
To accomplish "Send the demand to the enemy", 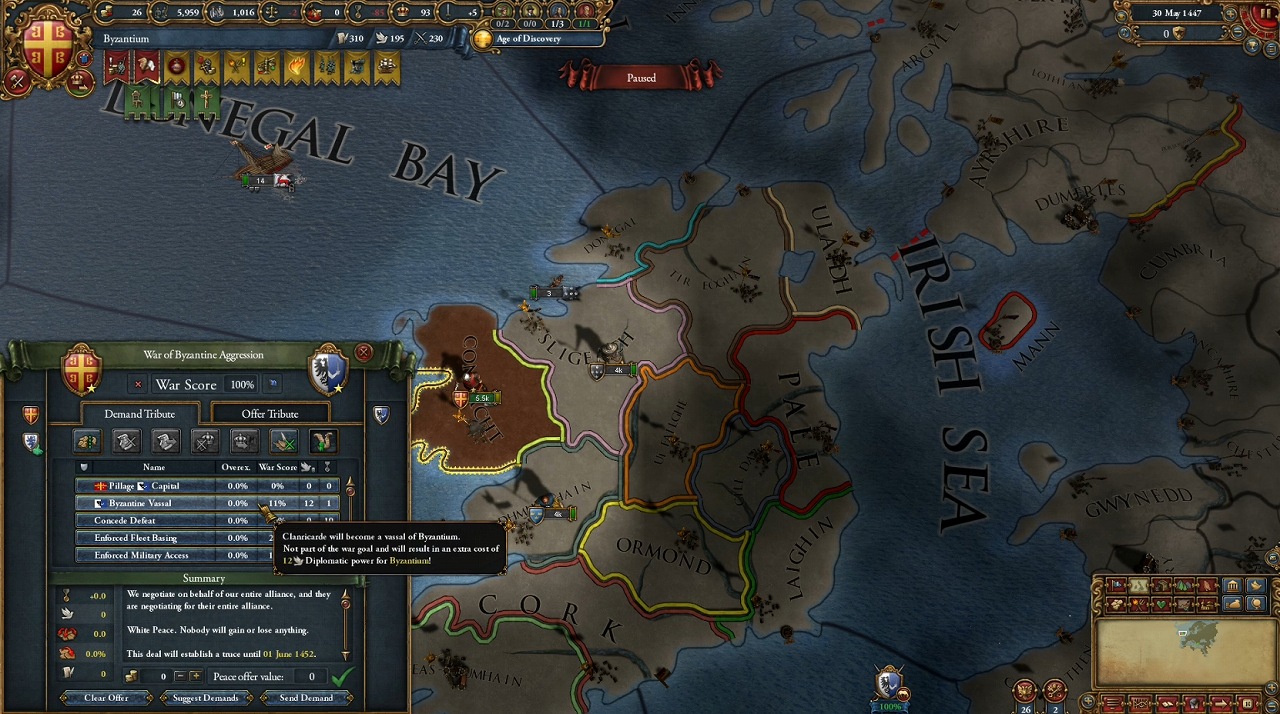I will pyautogui.click(x=306, y=698).
